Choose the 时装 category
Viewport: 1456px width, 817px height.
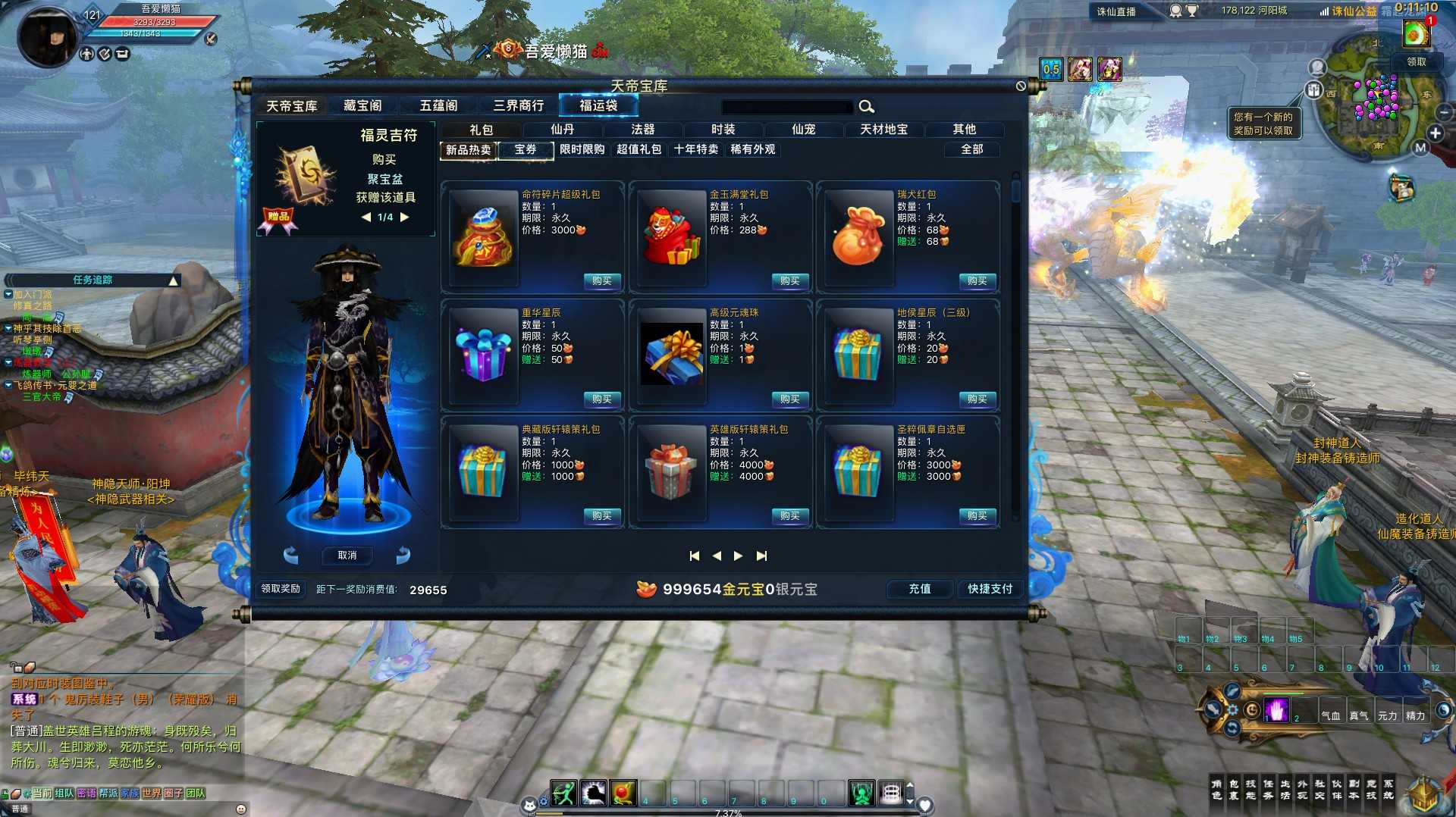click(723, 130)
